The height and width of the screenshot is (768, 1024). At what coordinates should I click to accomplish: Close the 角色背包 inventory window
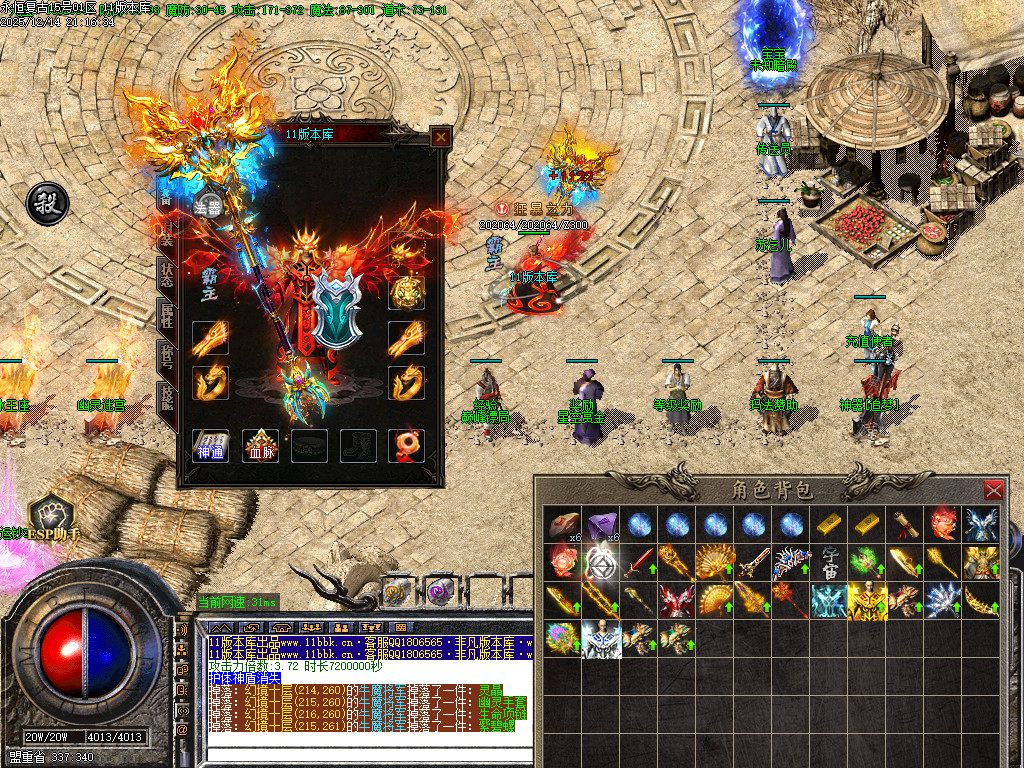[993, 490]
